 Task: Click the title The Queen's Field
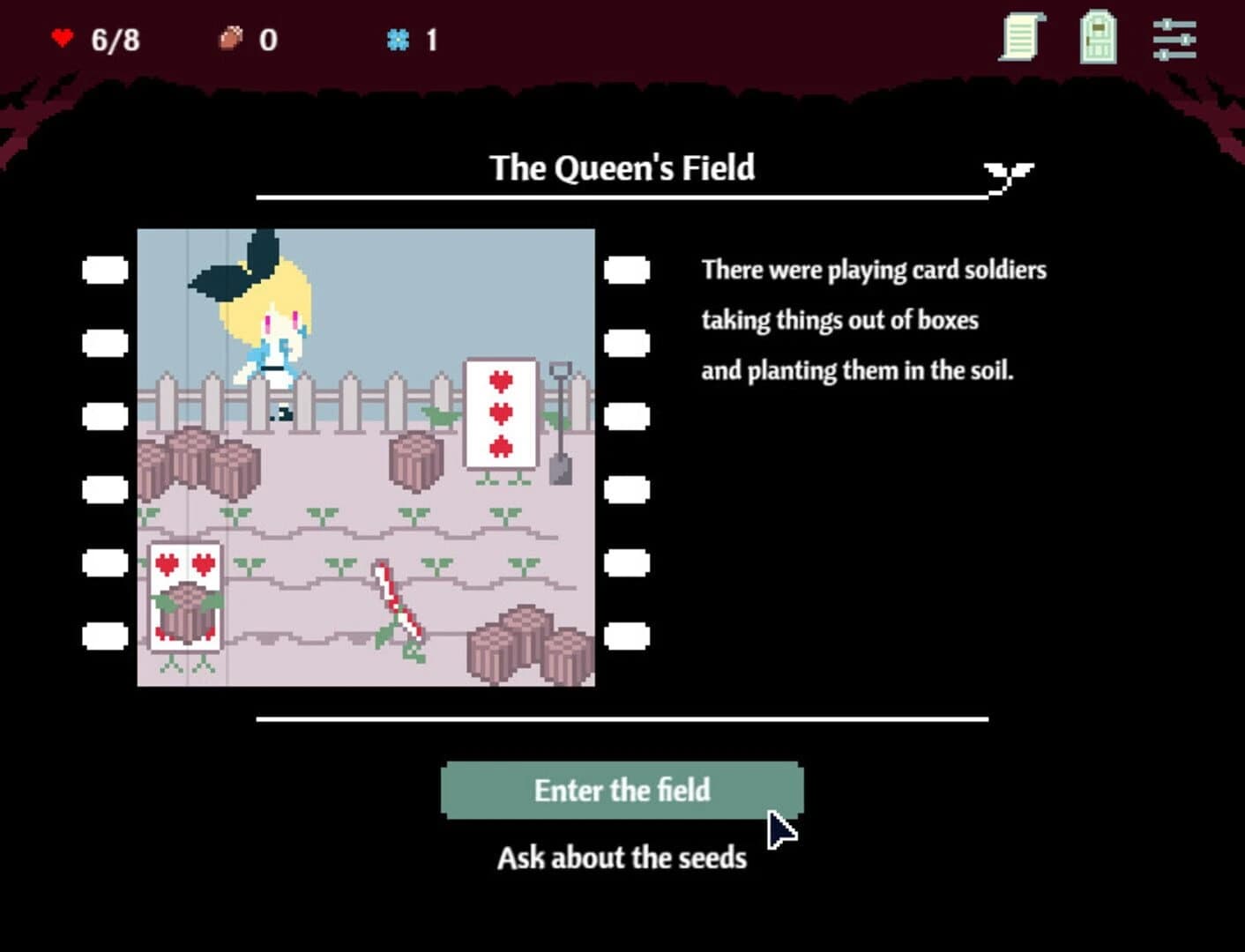click(x=622, y=167)
